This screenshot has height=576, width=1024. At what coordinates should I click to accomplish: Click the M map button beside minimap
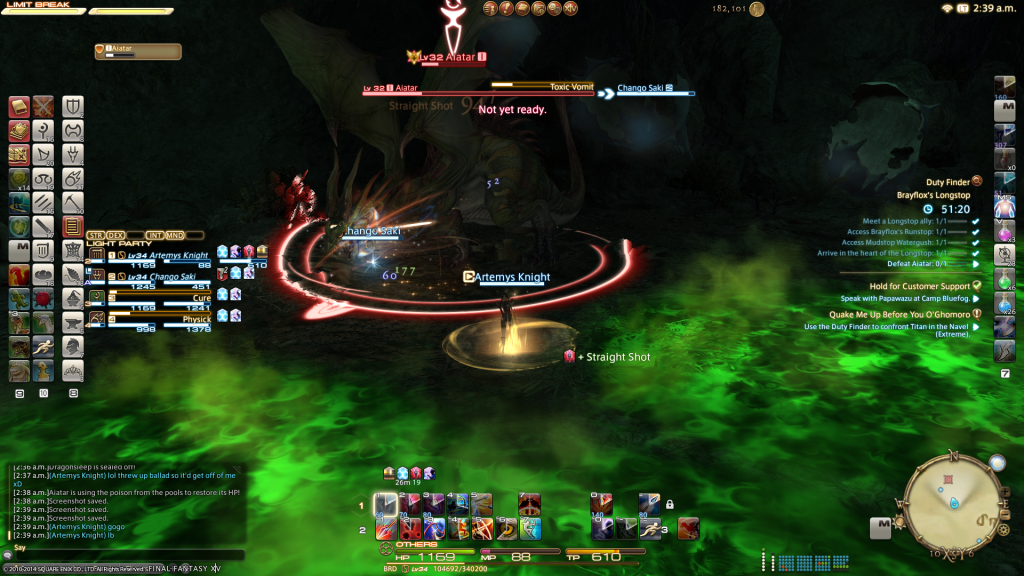(x=880, y=525)
